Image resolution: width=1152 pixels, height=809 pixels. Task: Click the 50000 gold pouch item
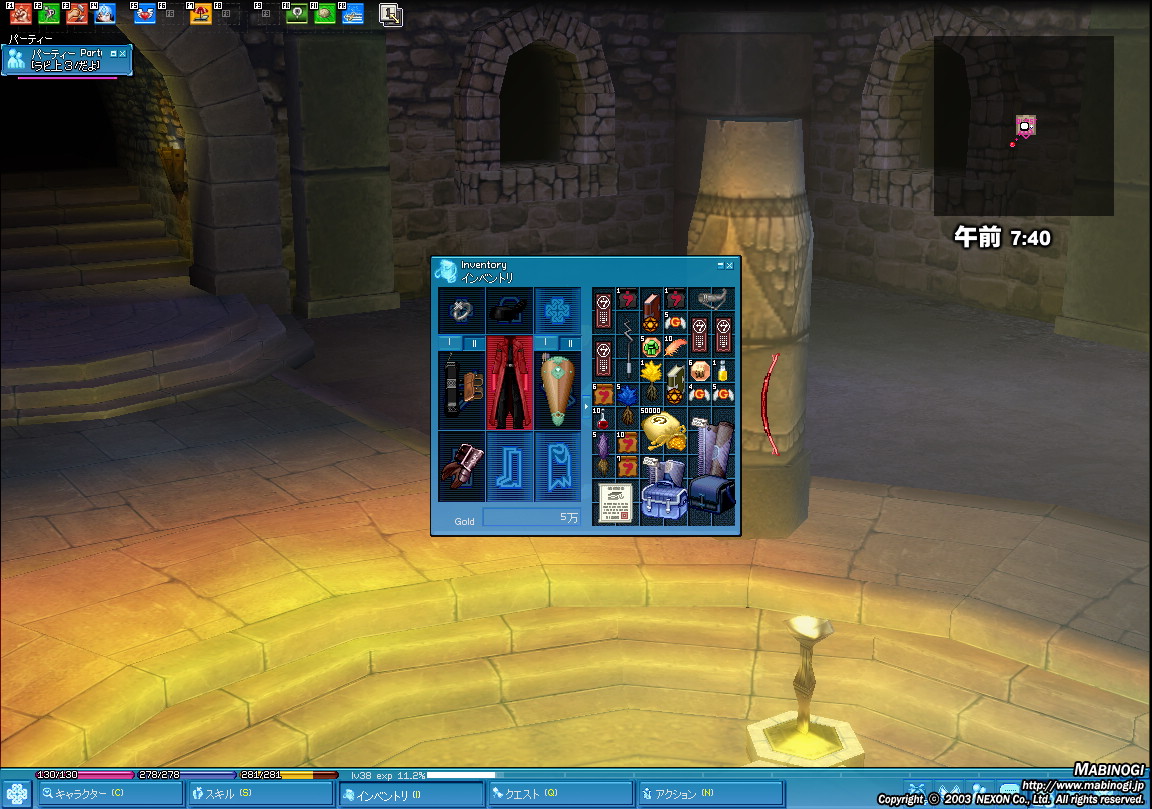coord(661,429)
